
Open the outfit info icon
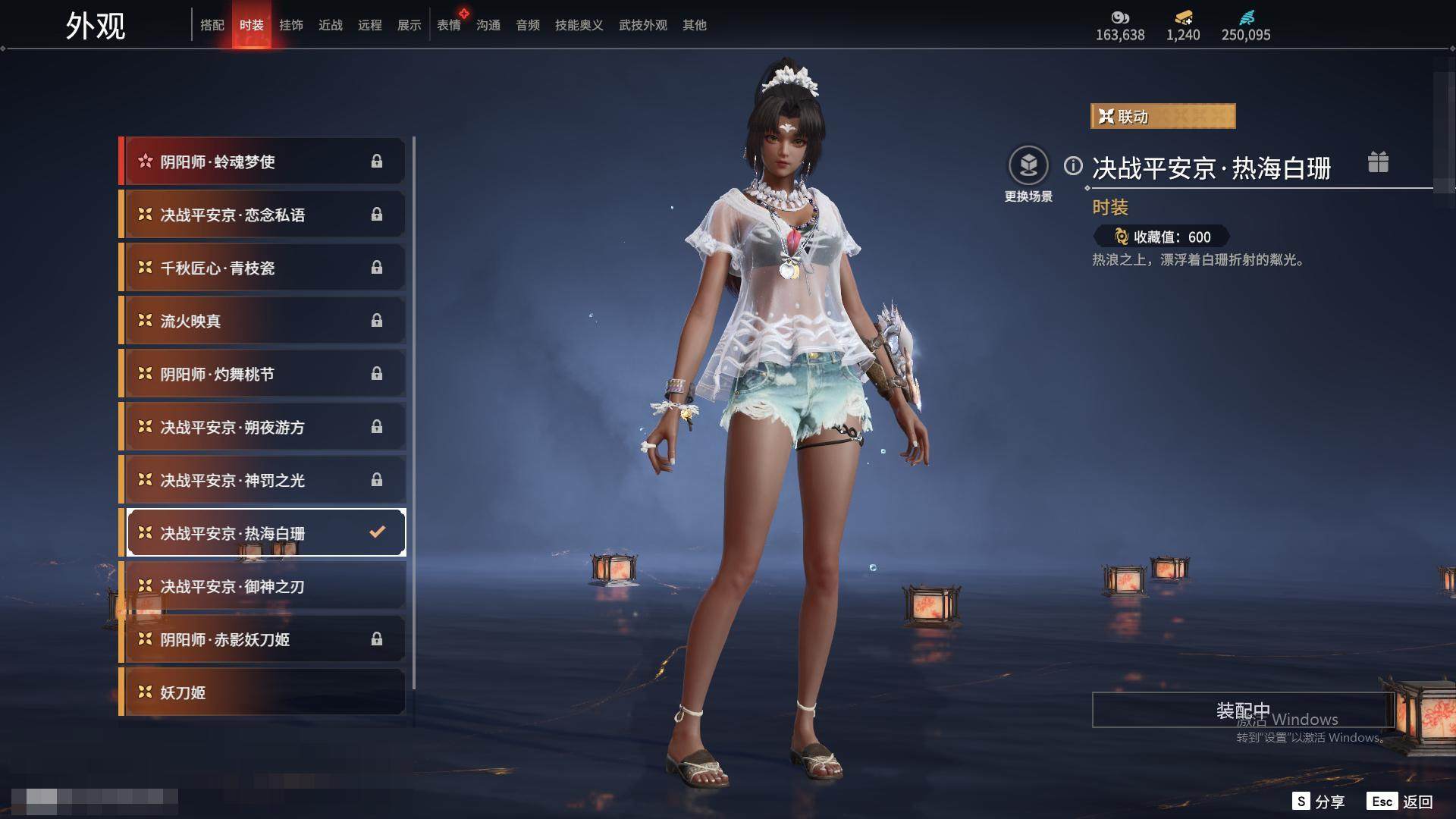point(1073,166)
